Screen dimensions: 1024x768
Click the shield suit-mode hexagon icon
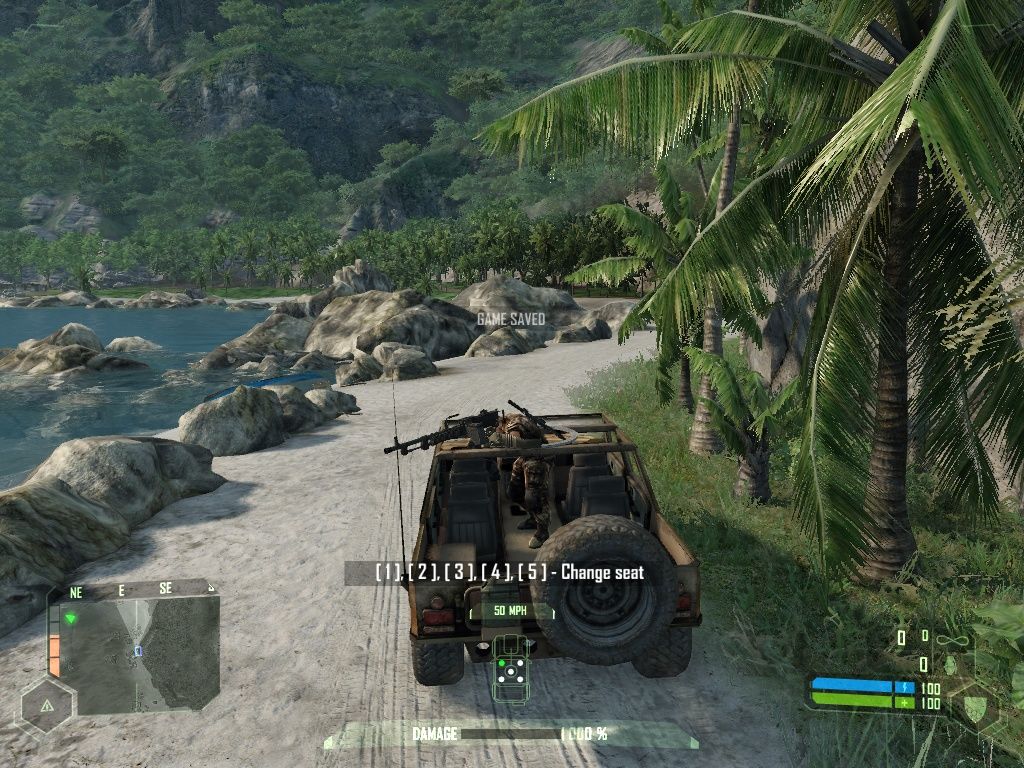click(x=974, y=706)
